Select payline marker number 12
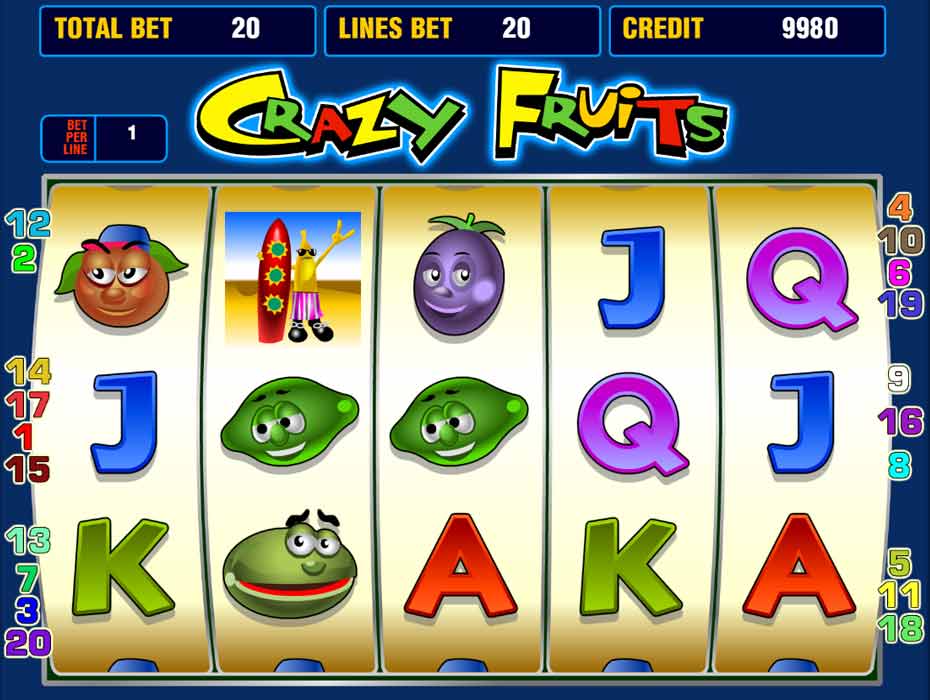930x700 pixels. tap(27, 224)
